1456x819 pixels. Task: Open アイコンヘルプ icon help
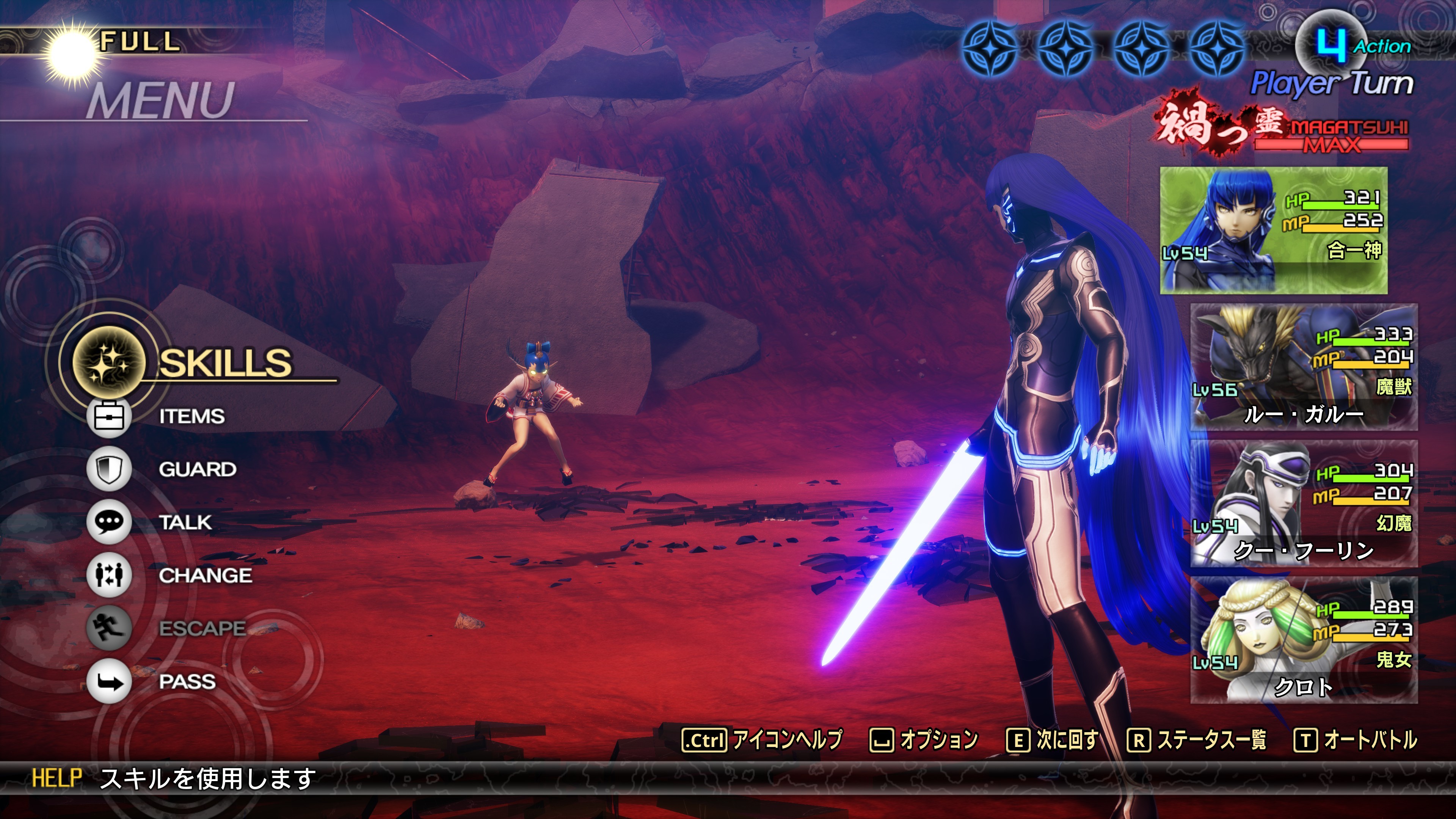tap(762, 740)
